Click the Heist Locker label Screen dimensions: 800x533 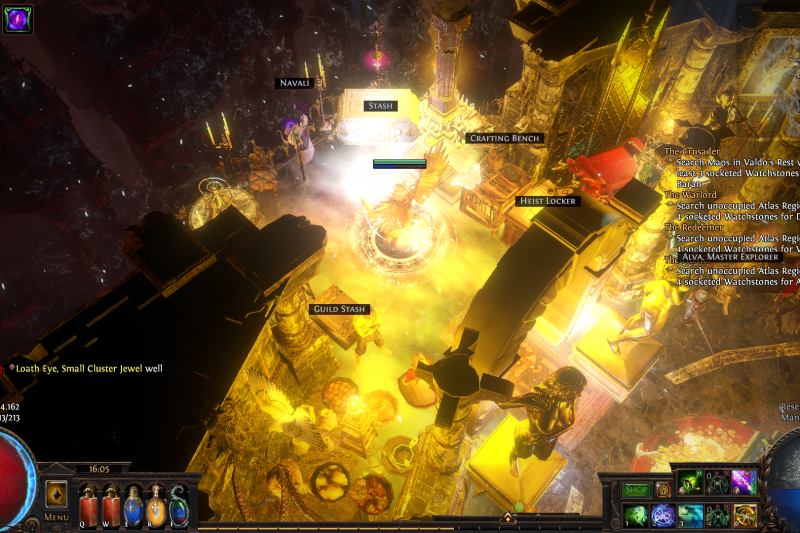[547, 201]
